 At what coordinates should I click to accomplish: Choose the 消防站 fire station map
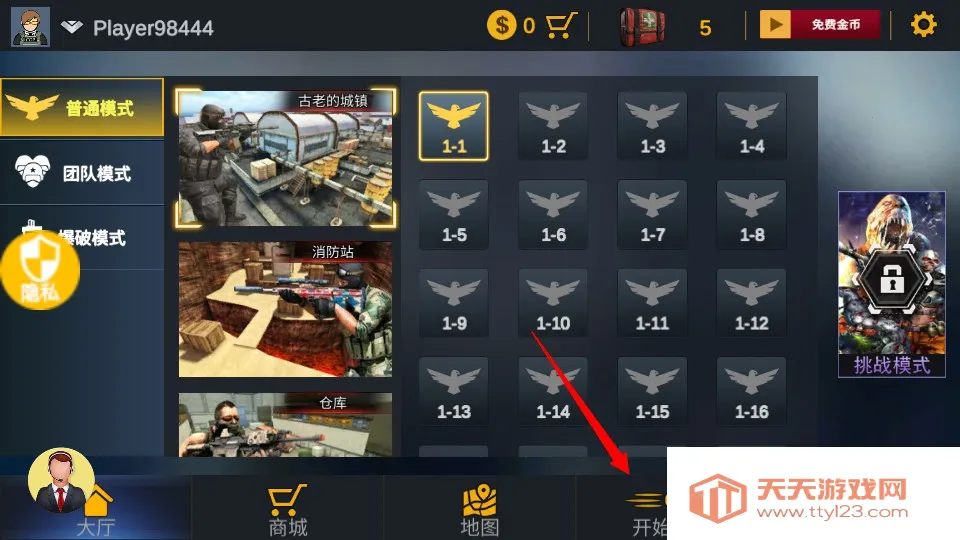click(x=286, y=308)
